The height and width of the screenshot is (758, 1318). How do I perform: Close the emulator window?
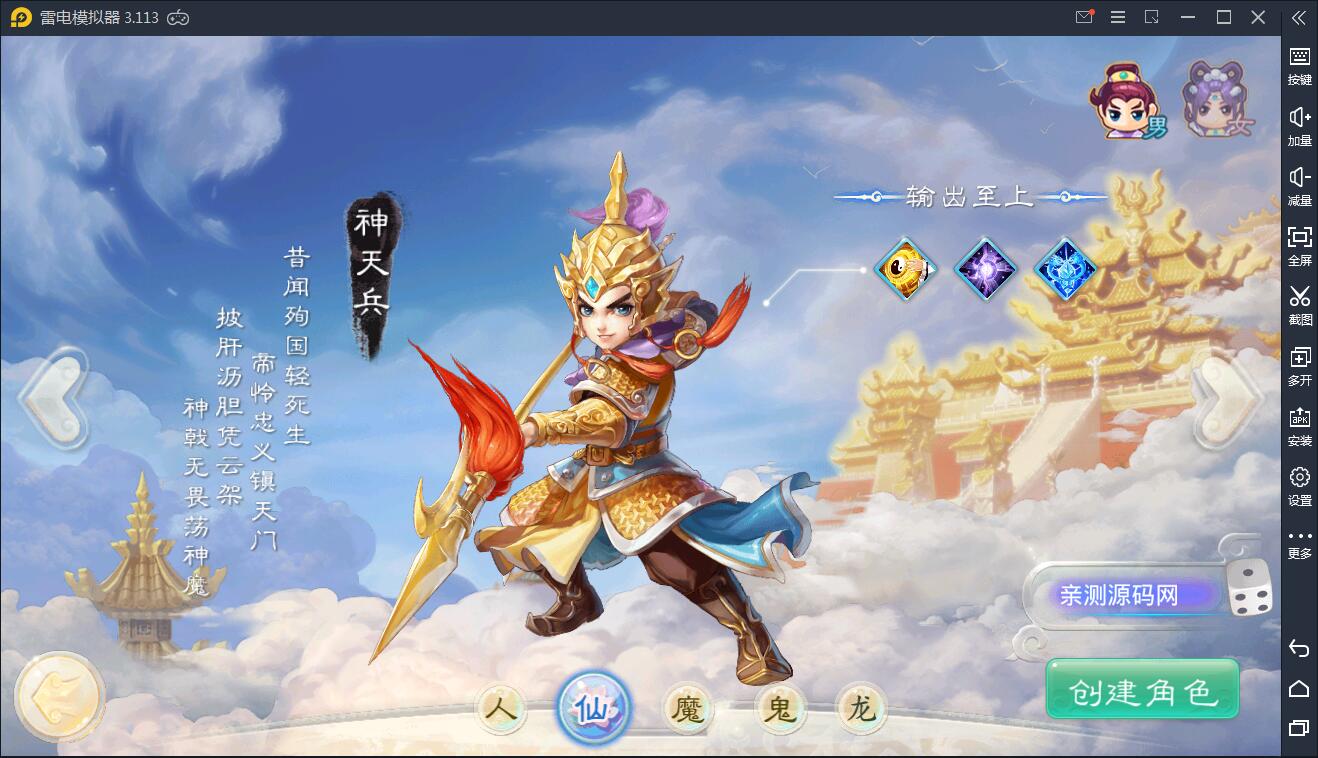click(1259, 17)
